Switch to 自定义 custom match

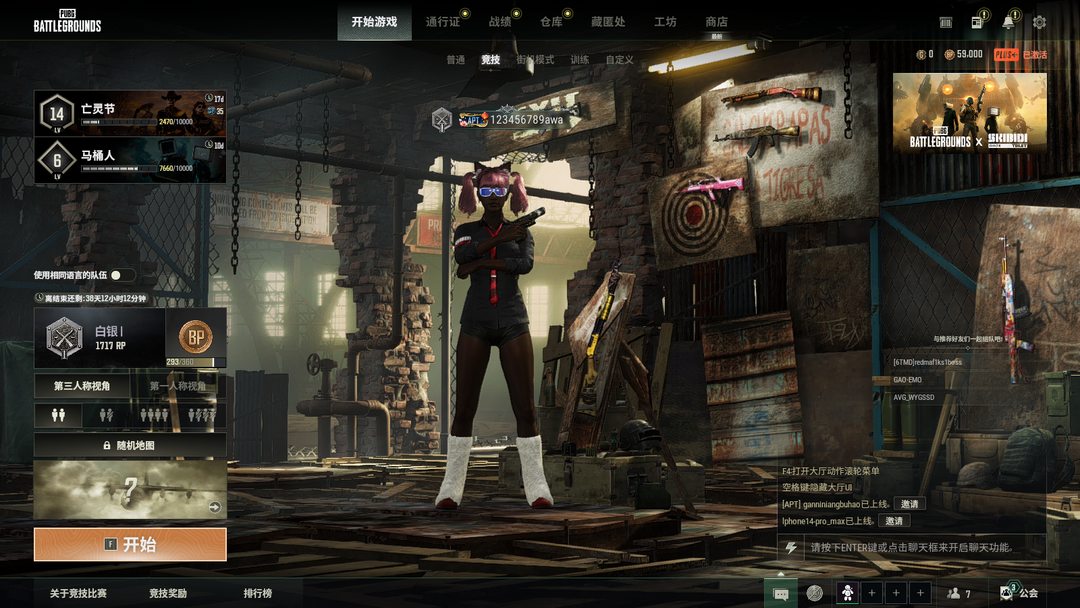click(619, 60)
